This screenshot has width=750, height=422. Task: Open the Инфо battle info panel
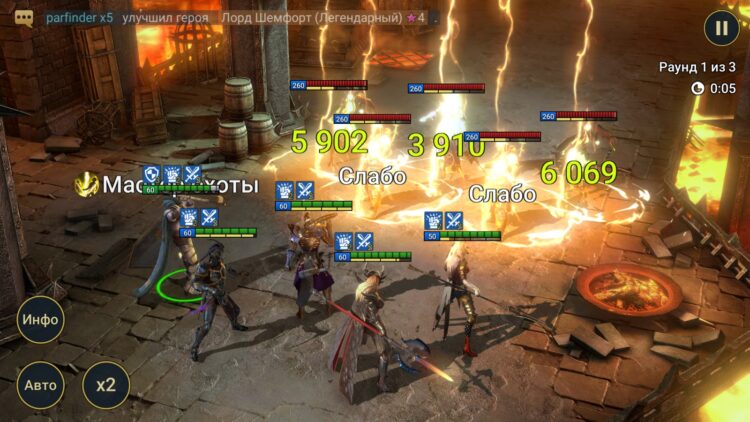coord(39,321)
